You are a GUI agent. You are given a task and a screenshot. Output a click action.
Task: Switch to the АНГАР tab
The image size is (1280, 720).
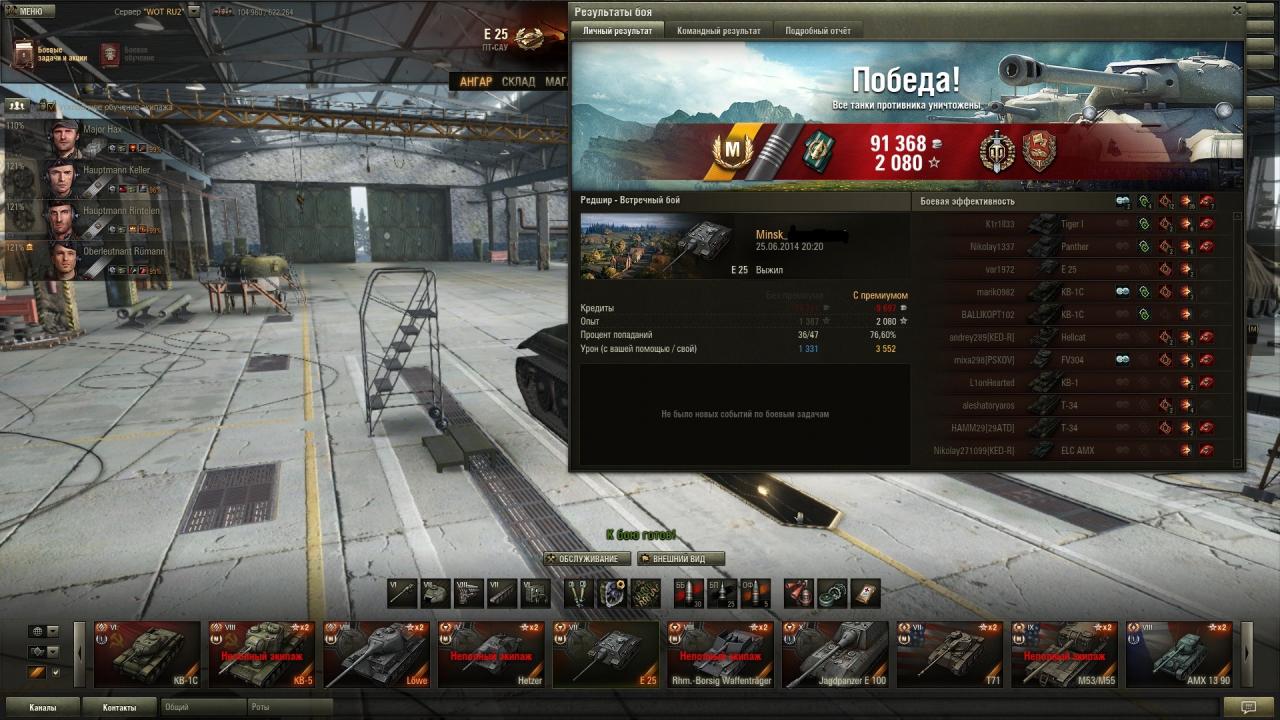[x=475, y=81]
